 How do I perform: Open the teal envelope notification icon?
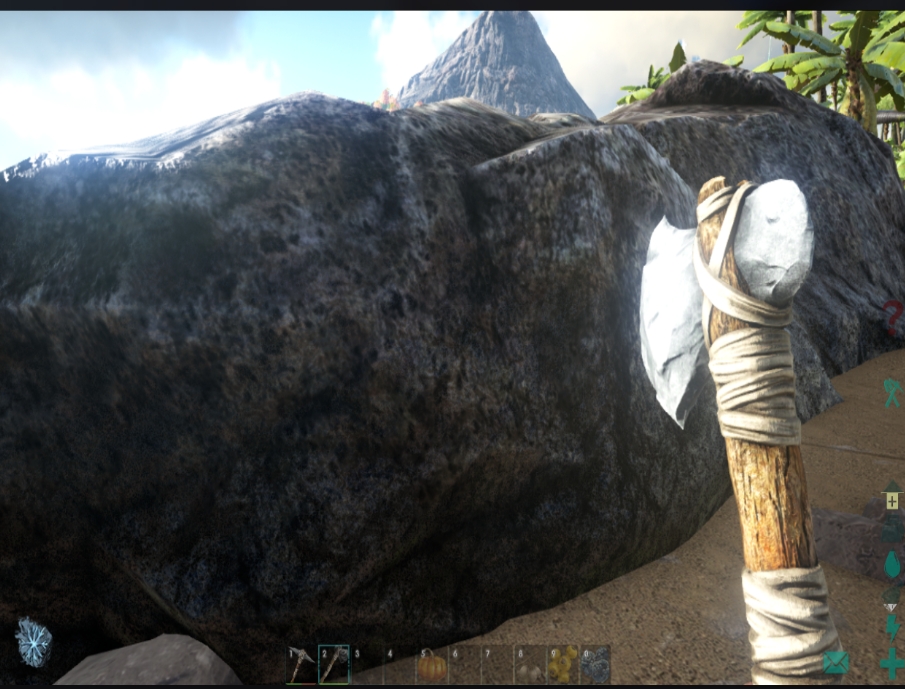(x=836, y=661)
